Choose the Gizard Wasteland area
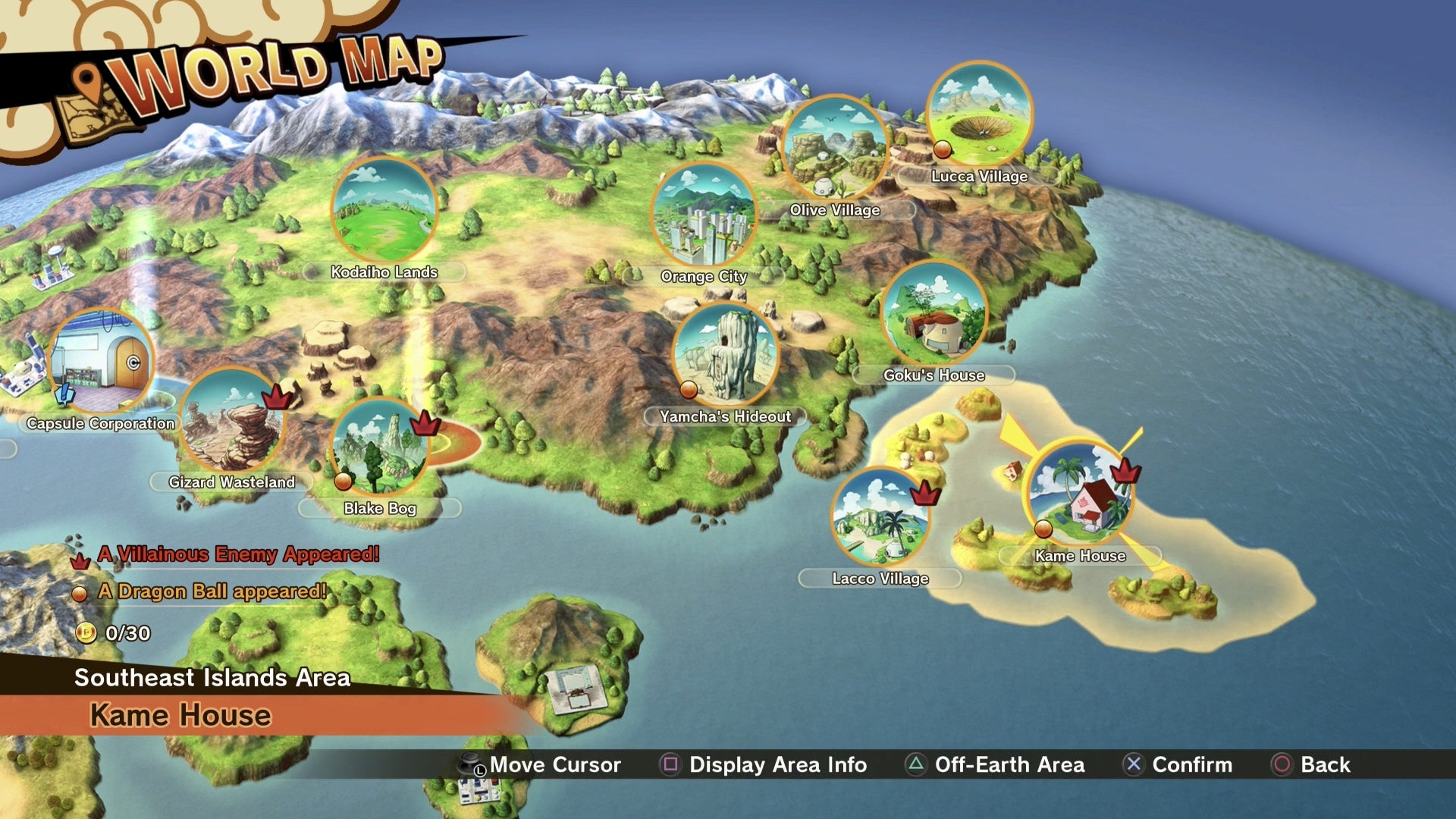 pyautogui.click(x=231, y=419)
